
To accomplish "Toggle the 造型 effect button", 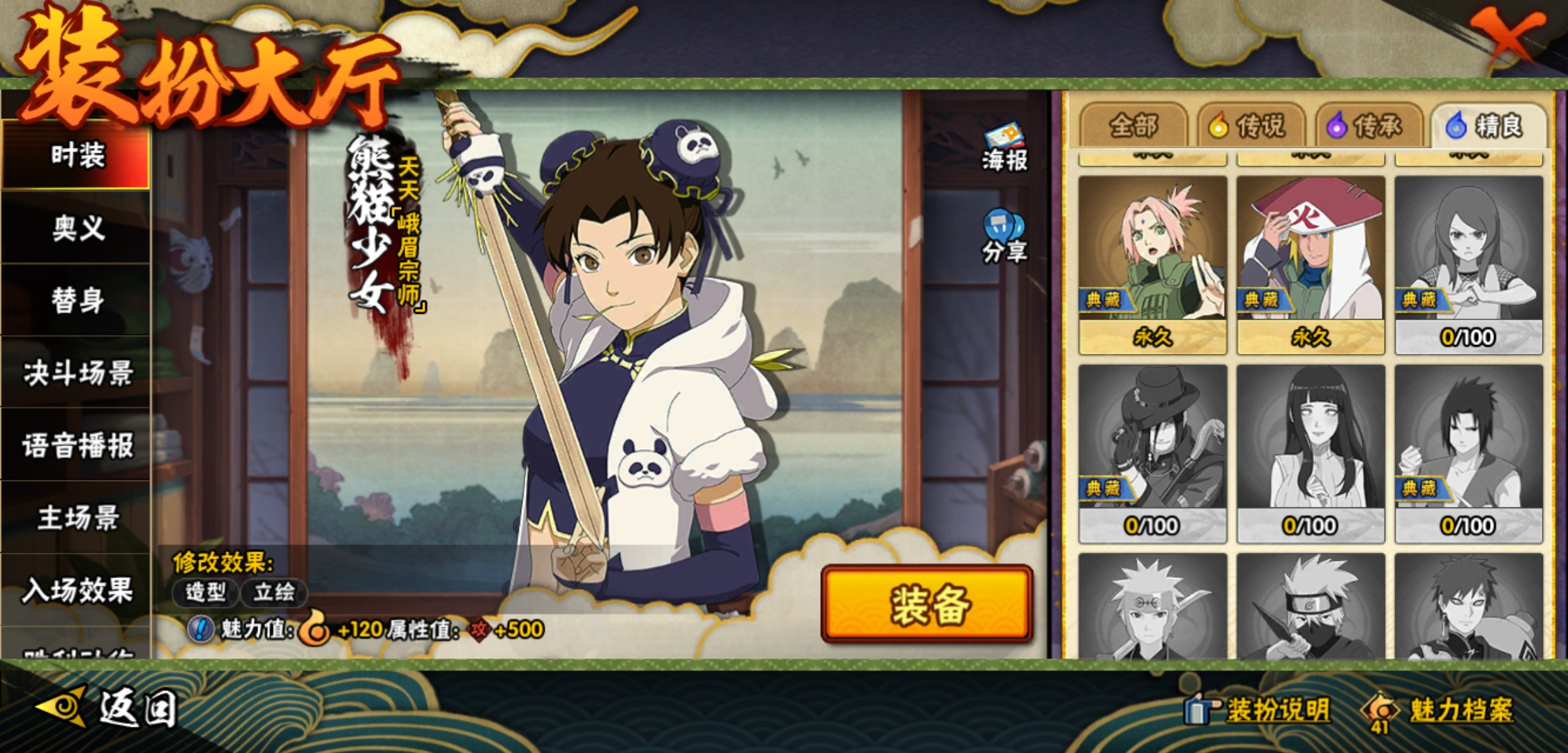I will click(206, 593).
